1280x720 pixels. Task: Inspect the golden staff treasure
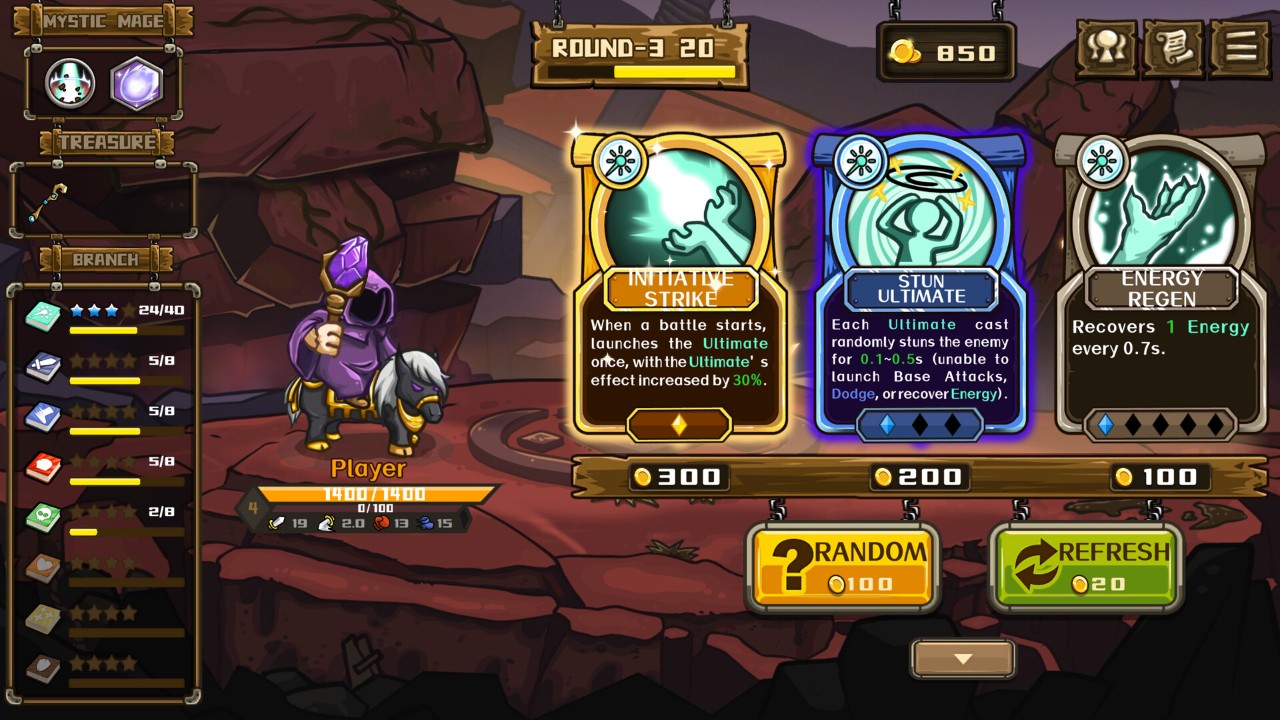click(x=47, y=203)
